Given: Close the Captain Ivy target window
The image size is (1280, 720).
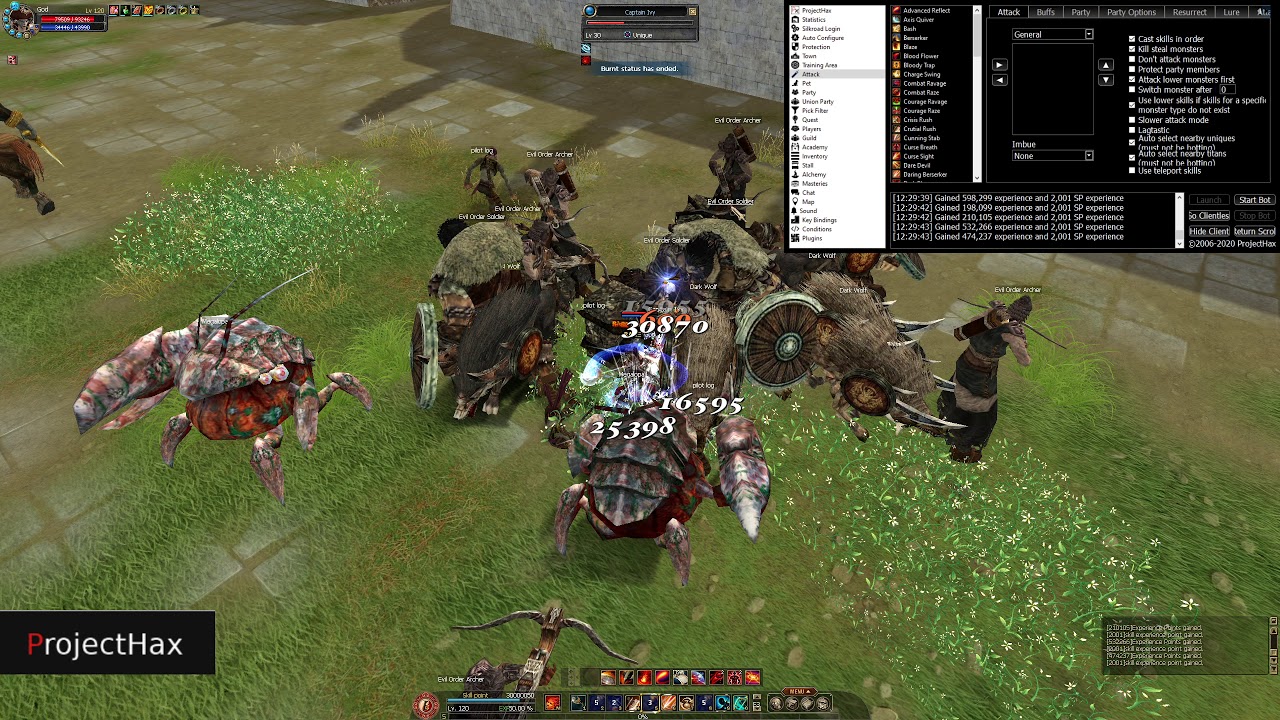Looking at the screenshot, I should point(692,12).
